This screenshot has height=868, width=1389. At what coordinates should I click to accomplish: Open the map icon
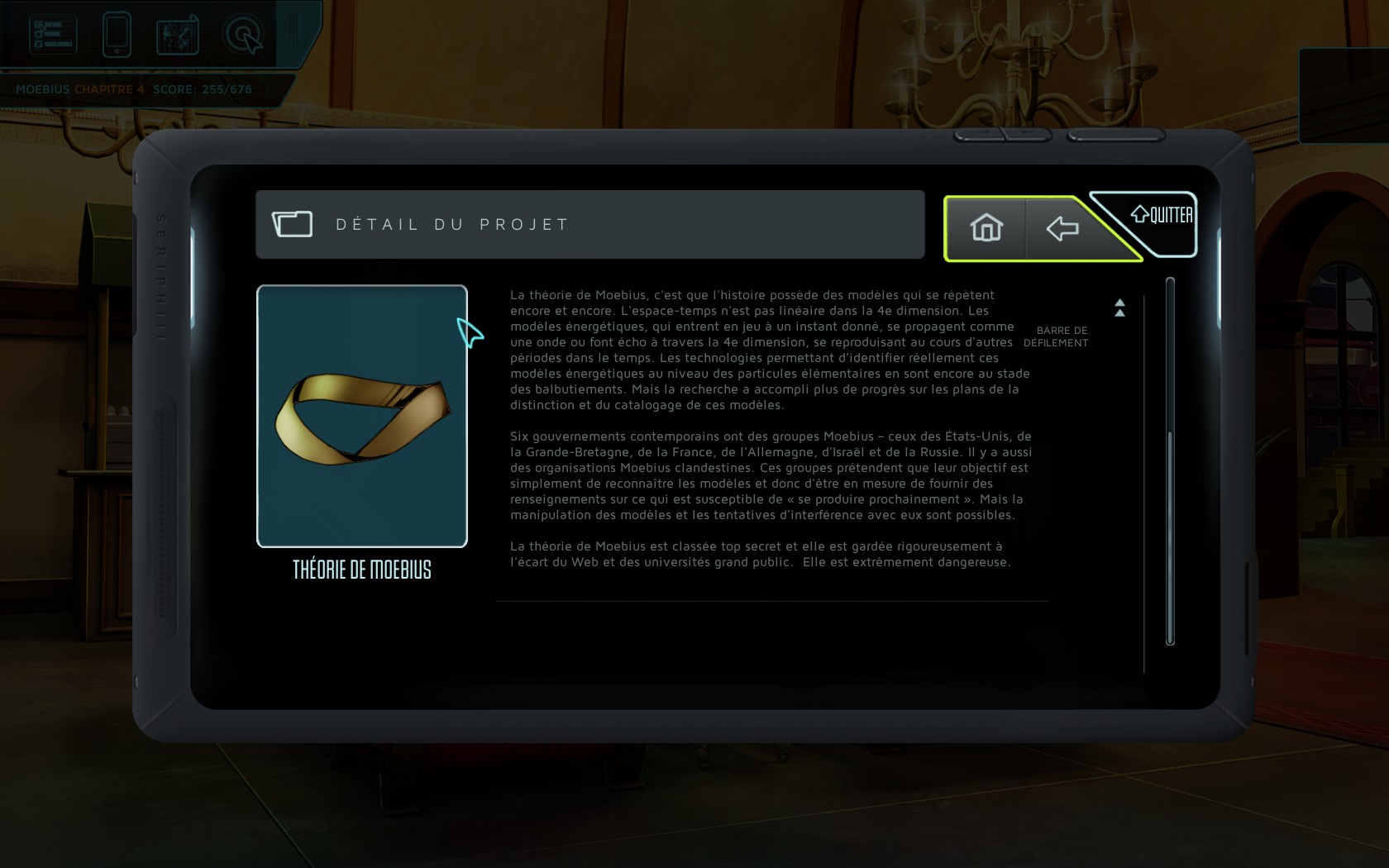coord(178,35)
